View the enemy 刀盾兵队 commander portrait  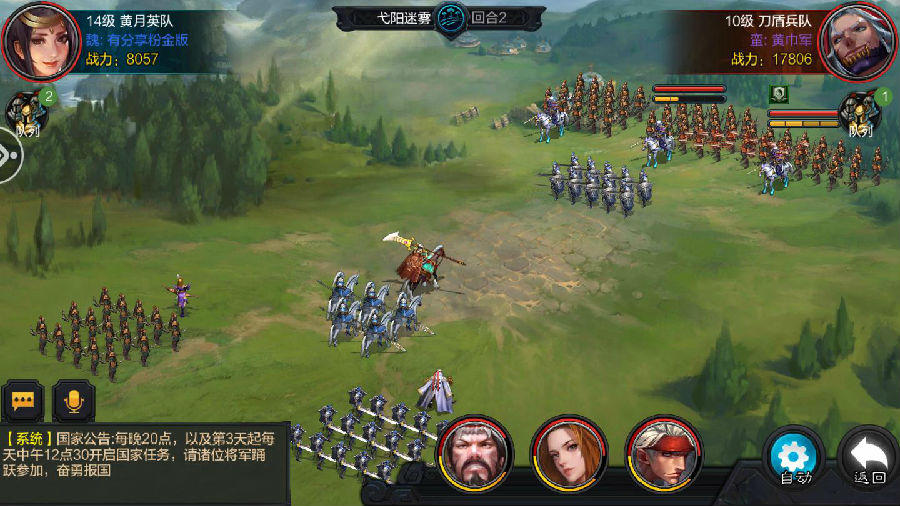pos(858,40)
